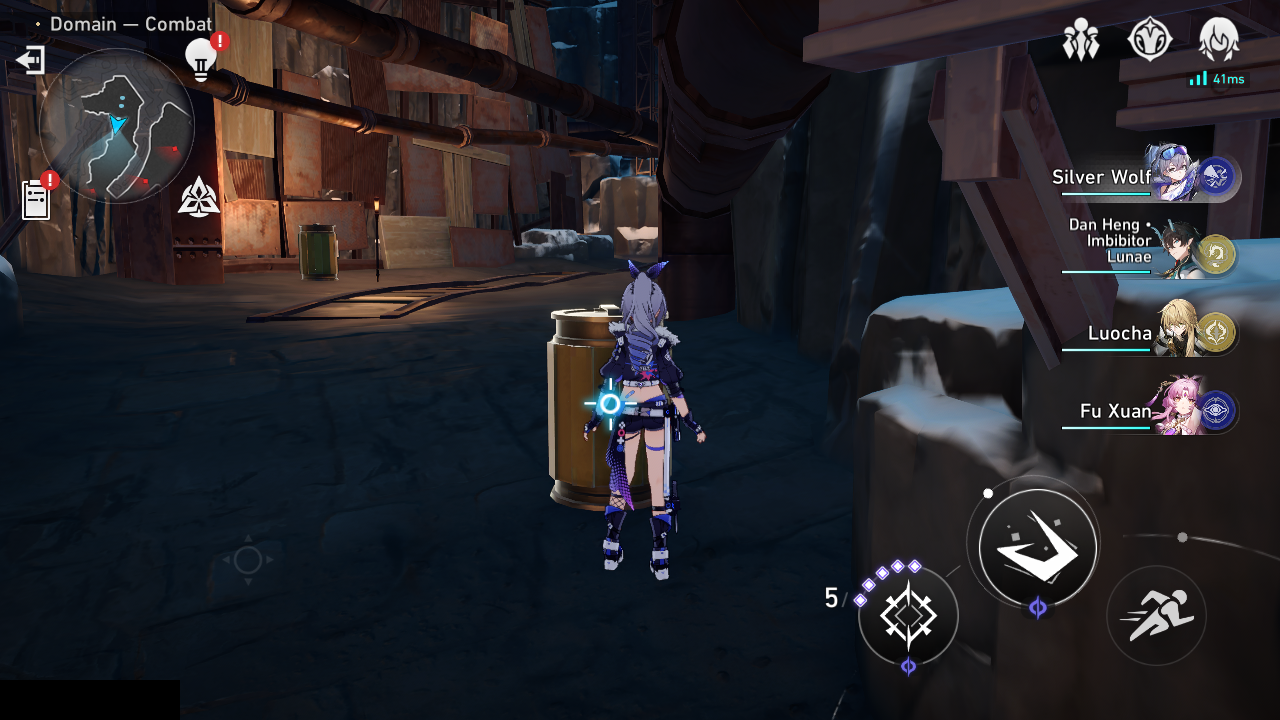Open the tutorial lightbulb icon with red badge

[x=201, y=58]
